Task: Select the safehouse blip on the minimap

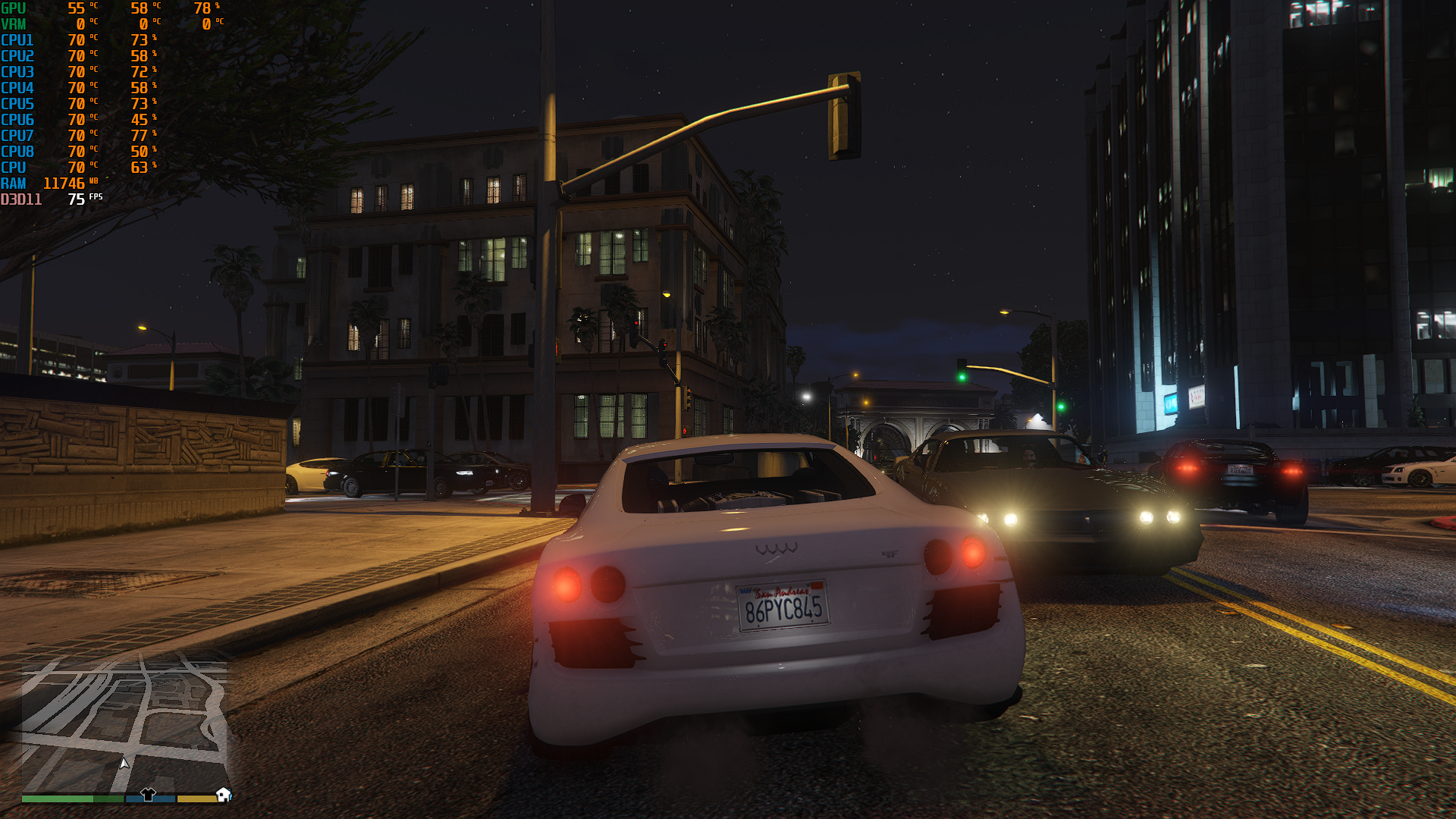Action: [223, 794]
